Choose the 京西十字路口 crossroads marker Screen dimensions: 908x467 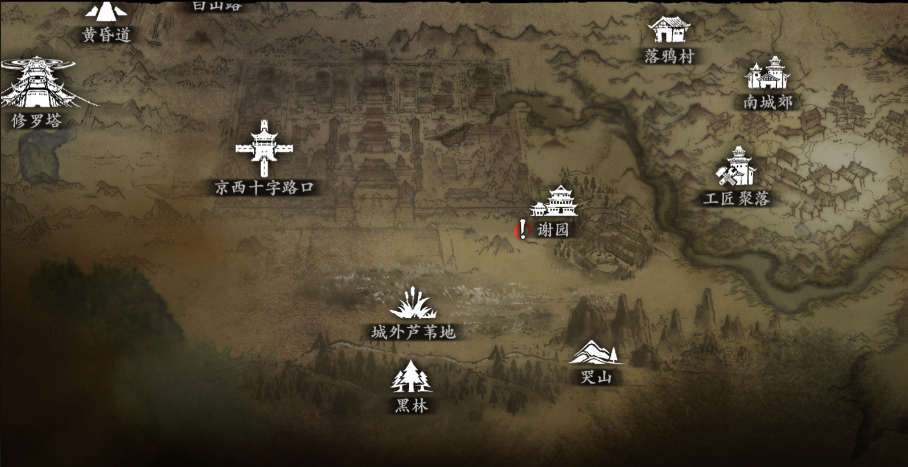tap(264, 149)
